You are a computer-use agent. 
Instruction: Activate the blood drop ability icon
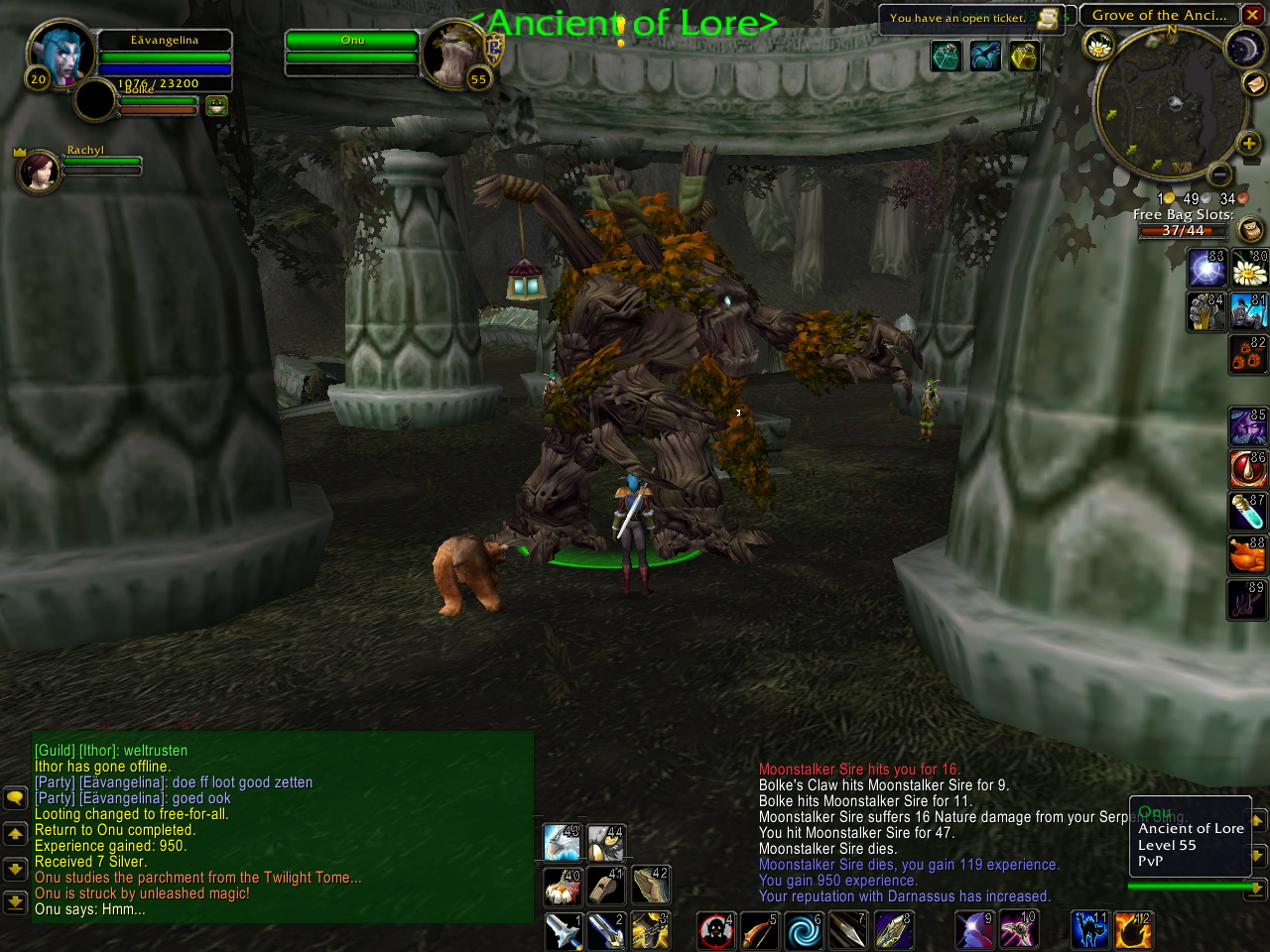(x=1247, y=467)
